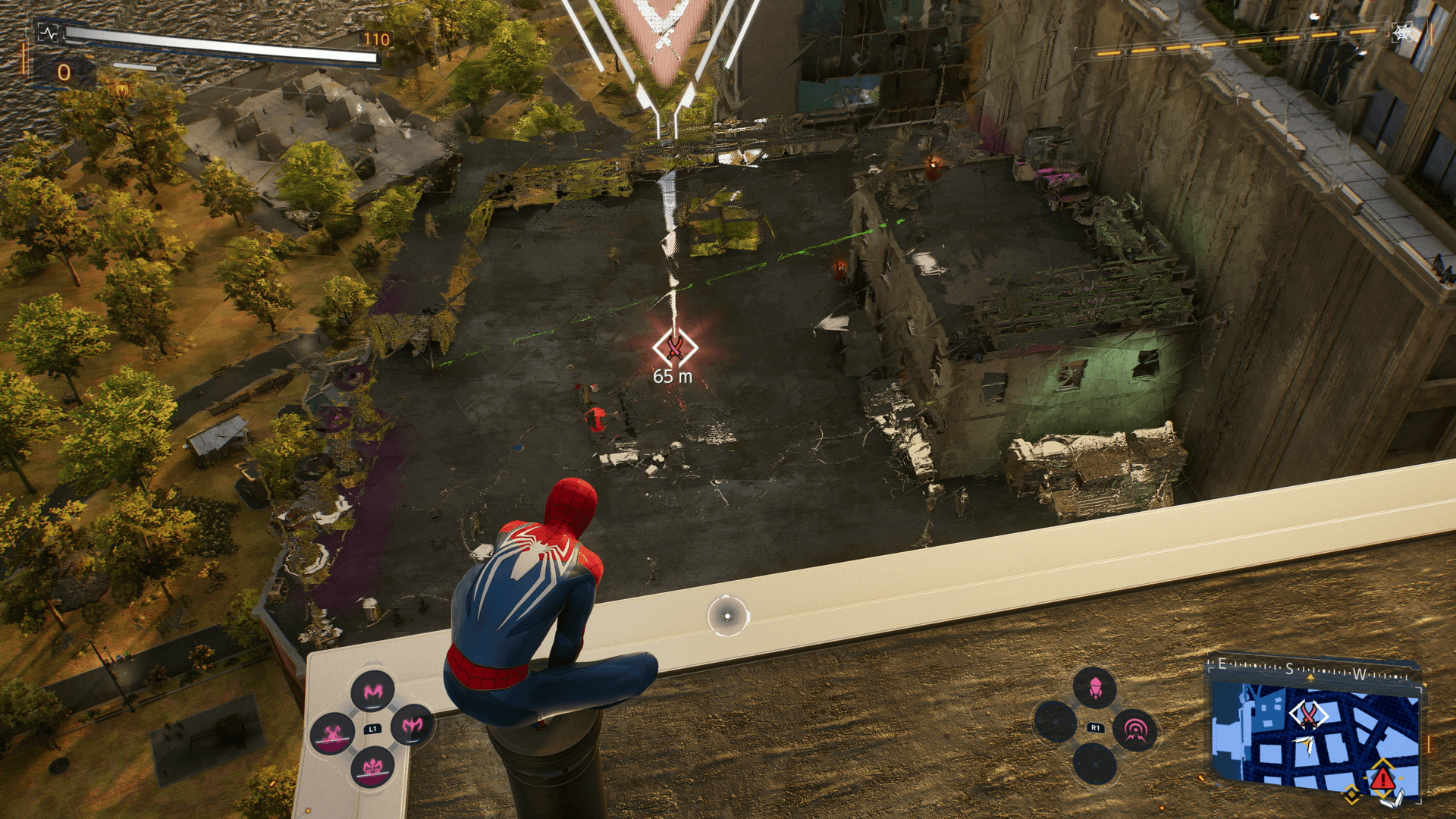Click the small yellow diamond minimap marker
This screenshot has height=819, width=1456.
point(1351,795)
